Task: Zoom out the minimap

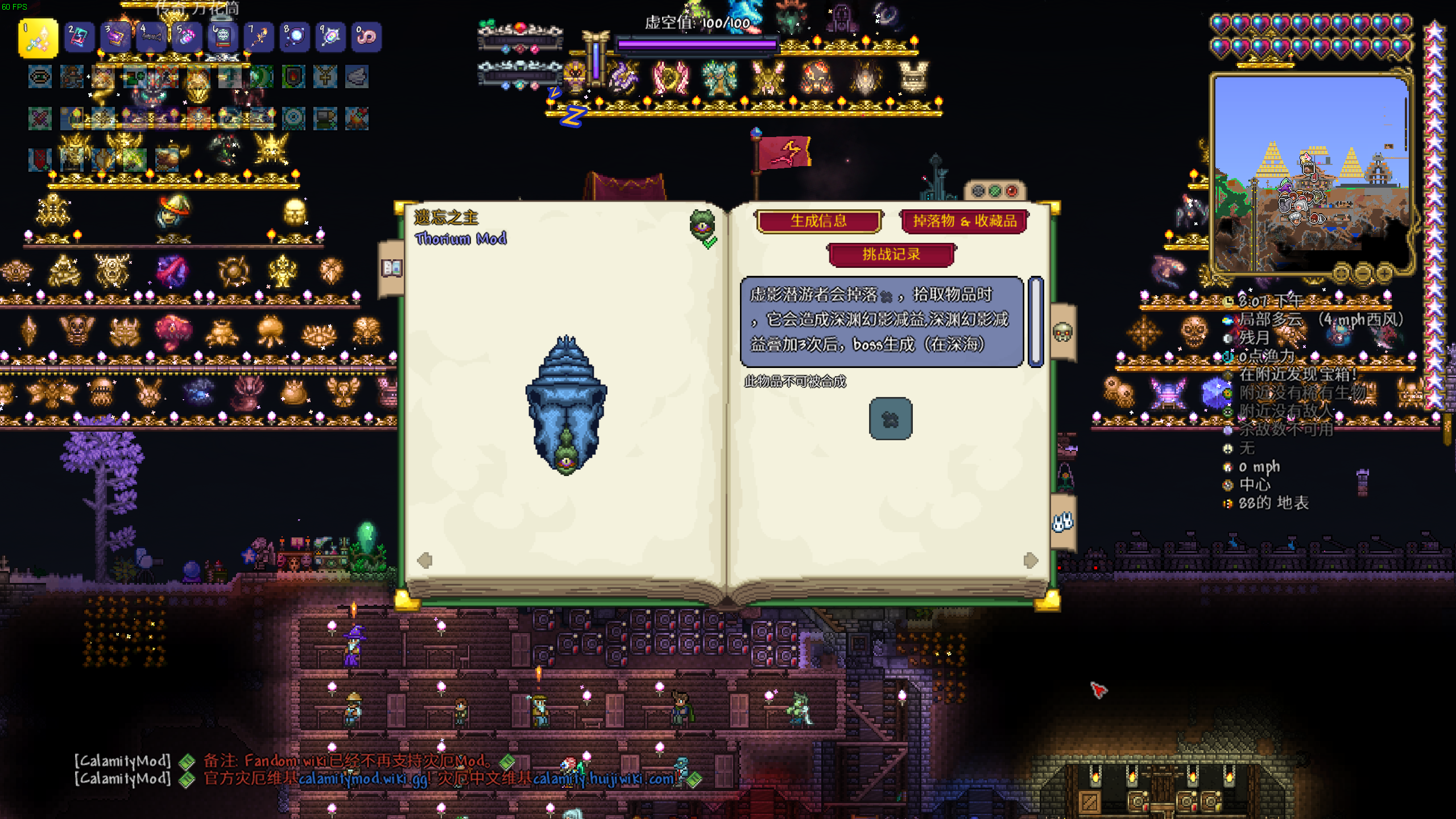Action: 1363,274
